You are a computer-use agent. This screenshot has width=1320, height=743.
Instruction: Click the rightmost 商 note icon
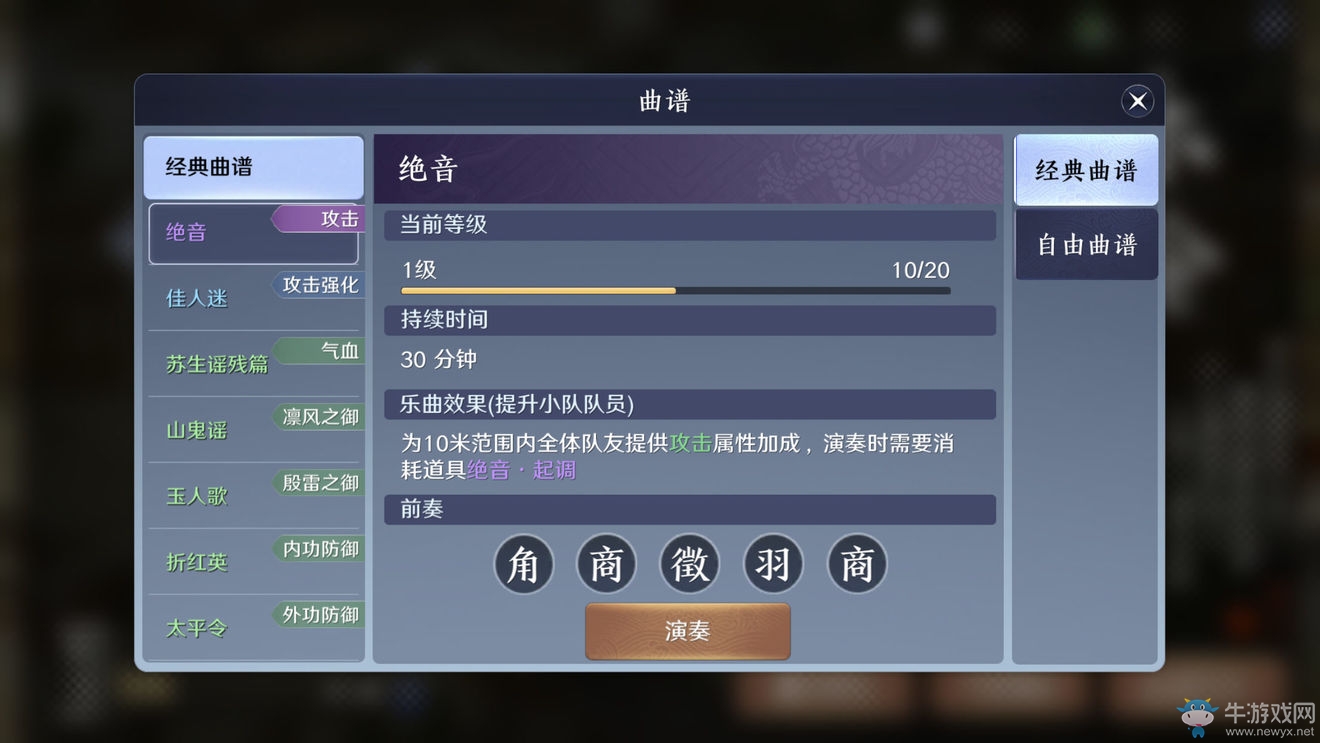[x=856, y=564]
